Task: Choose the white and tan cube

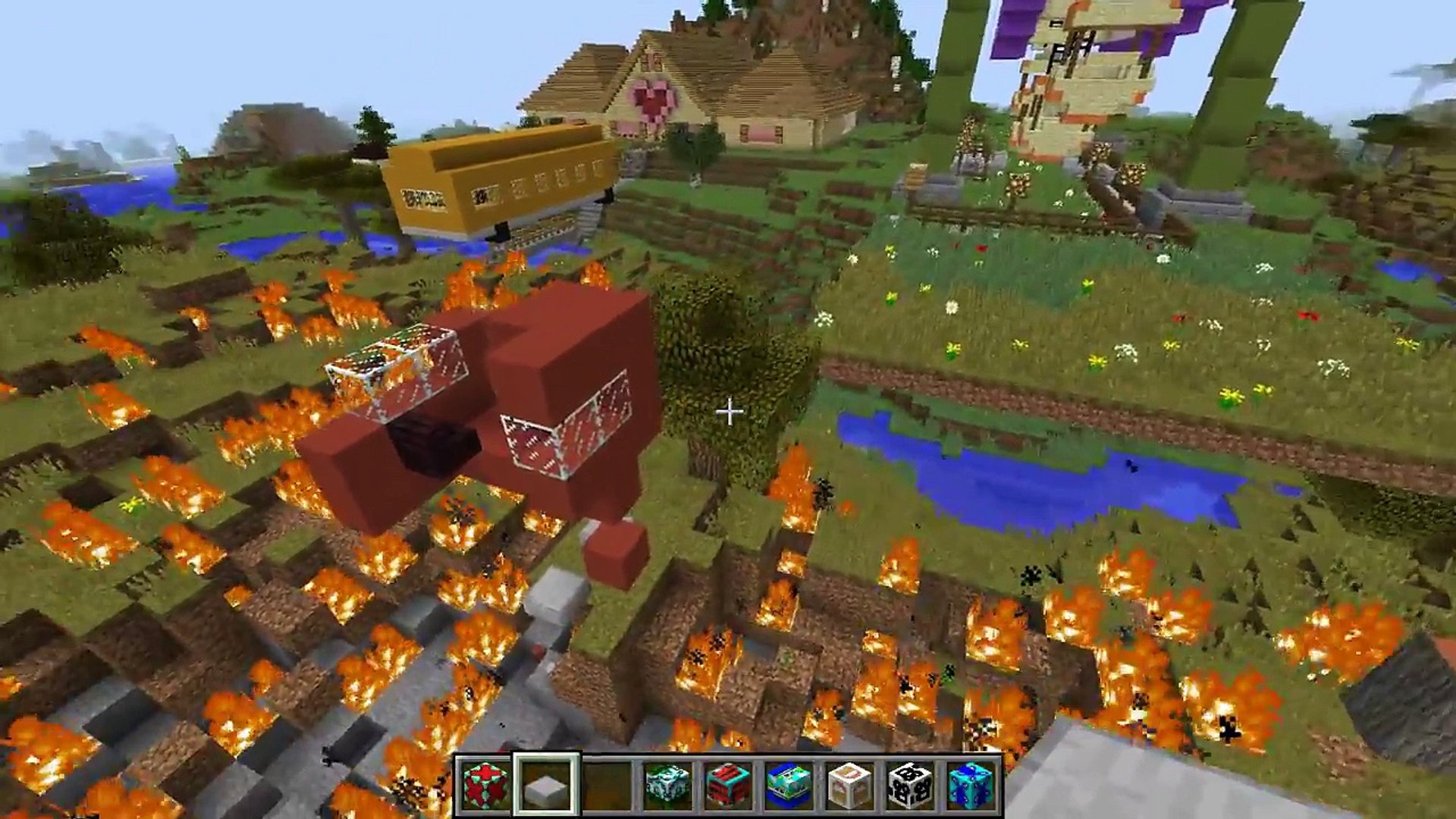Action: 849,784
